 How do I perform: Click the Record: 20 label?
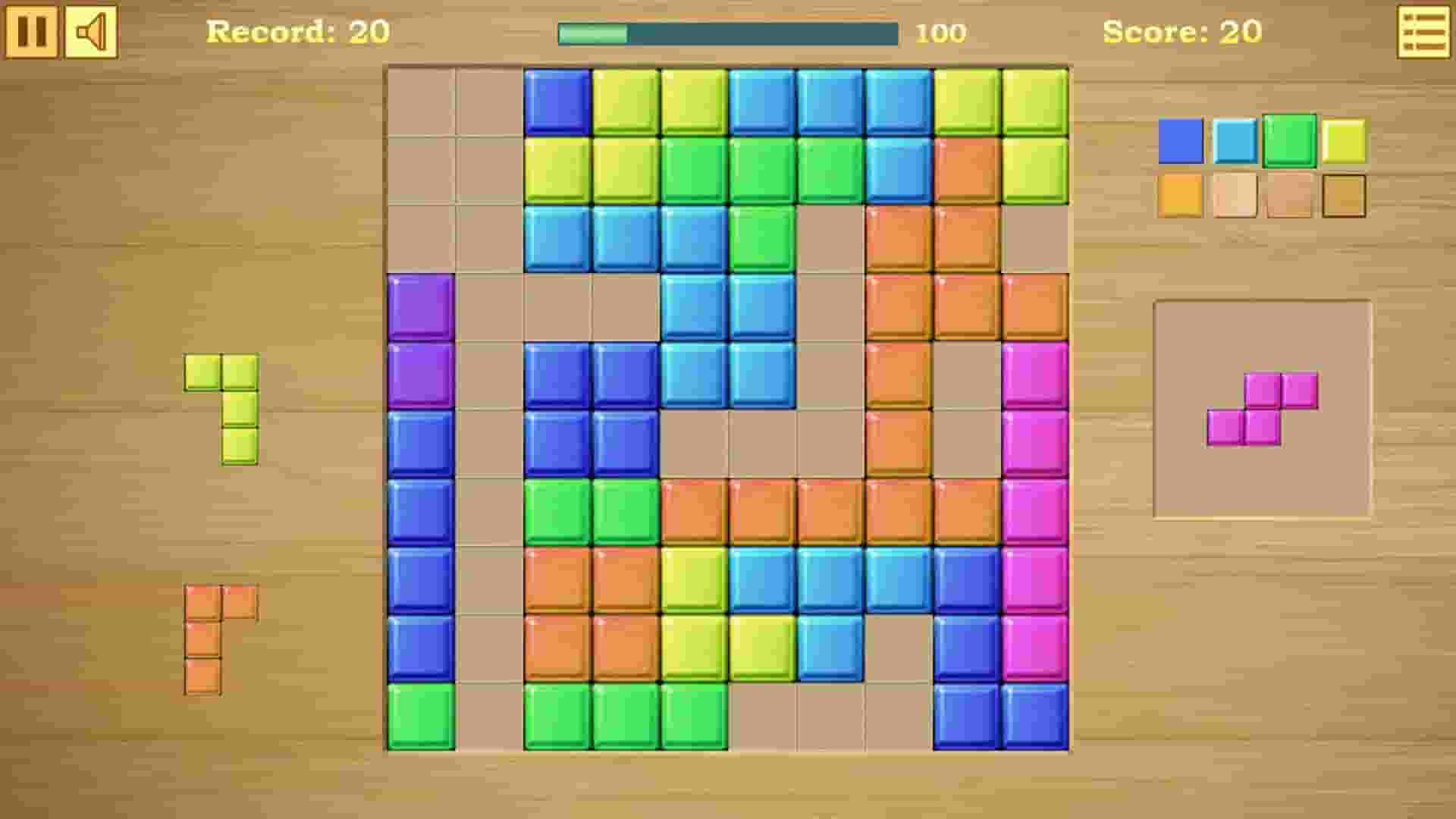coord(298,33)
